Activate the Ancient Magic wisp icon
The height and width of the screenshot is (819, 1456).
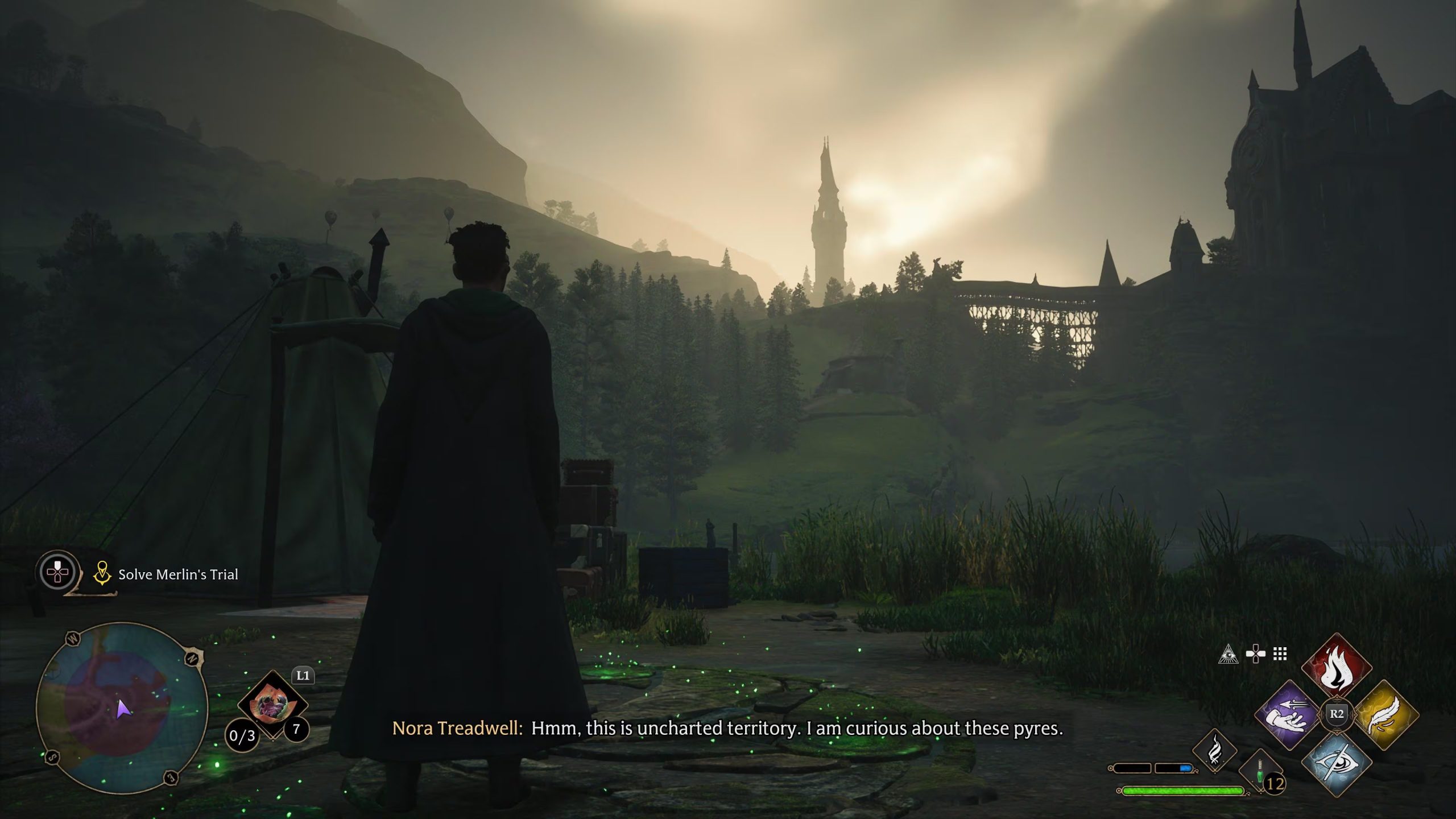coord(1214,751)
